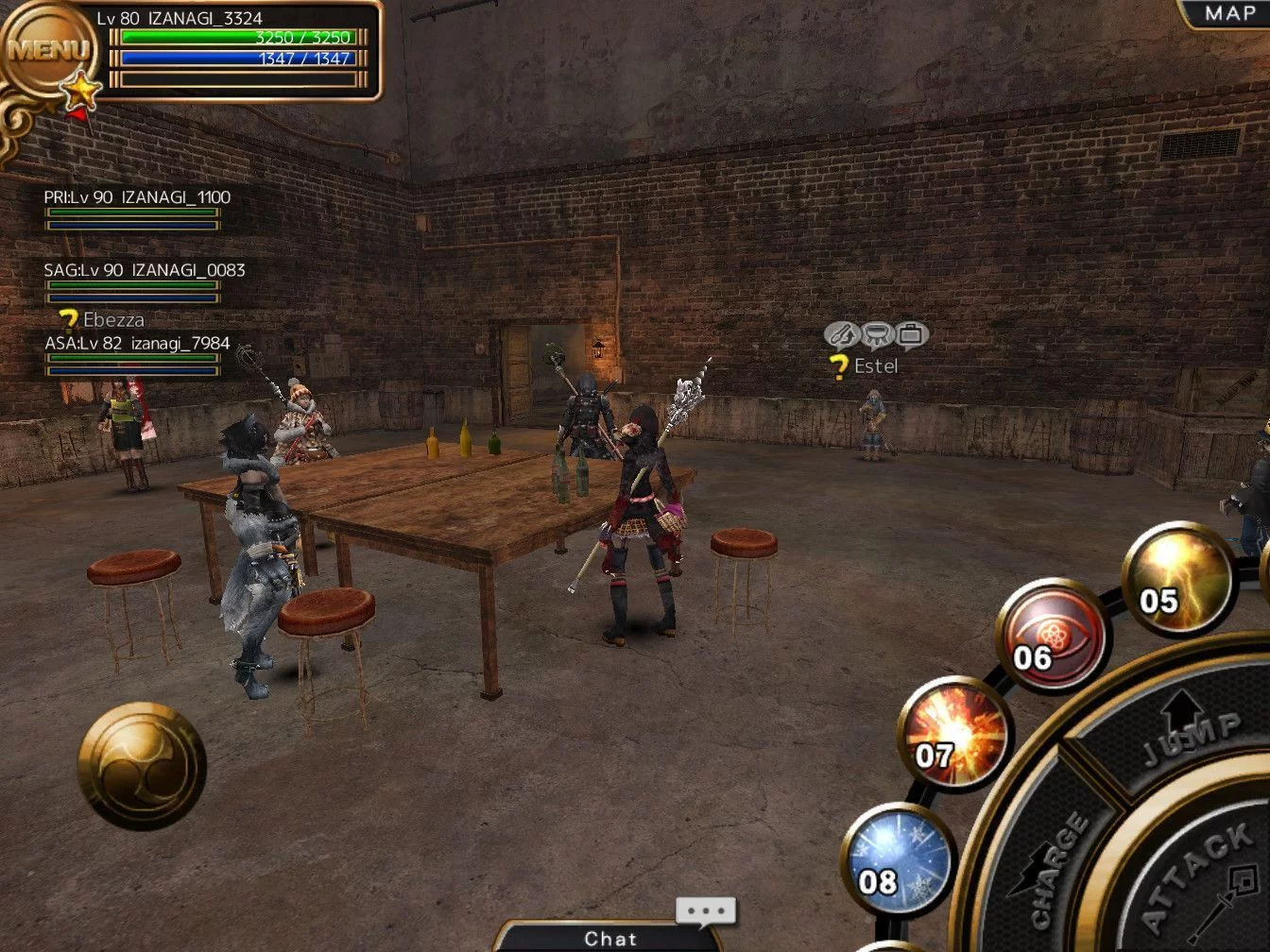Cast skill slot 08 ice spell

(898, 860)
